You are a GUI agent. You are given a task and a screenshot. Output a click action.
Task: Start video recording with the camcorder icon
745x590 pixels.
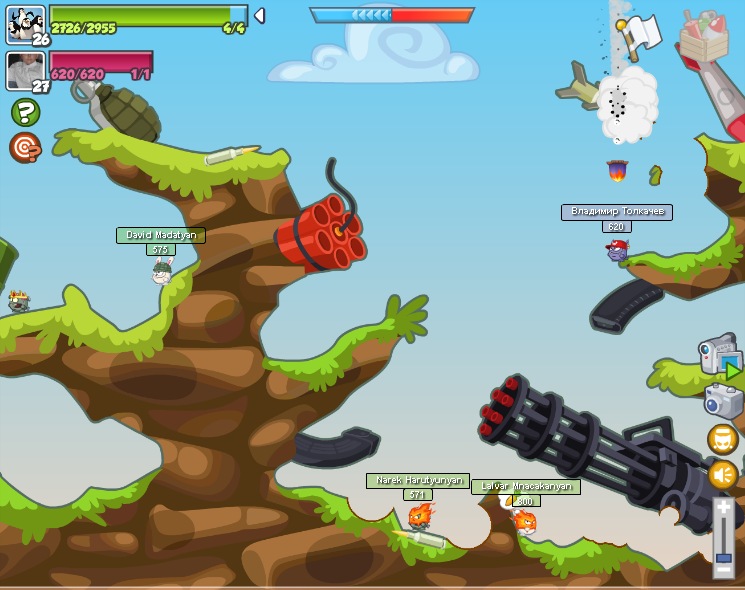tap(719, 356)
